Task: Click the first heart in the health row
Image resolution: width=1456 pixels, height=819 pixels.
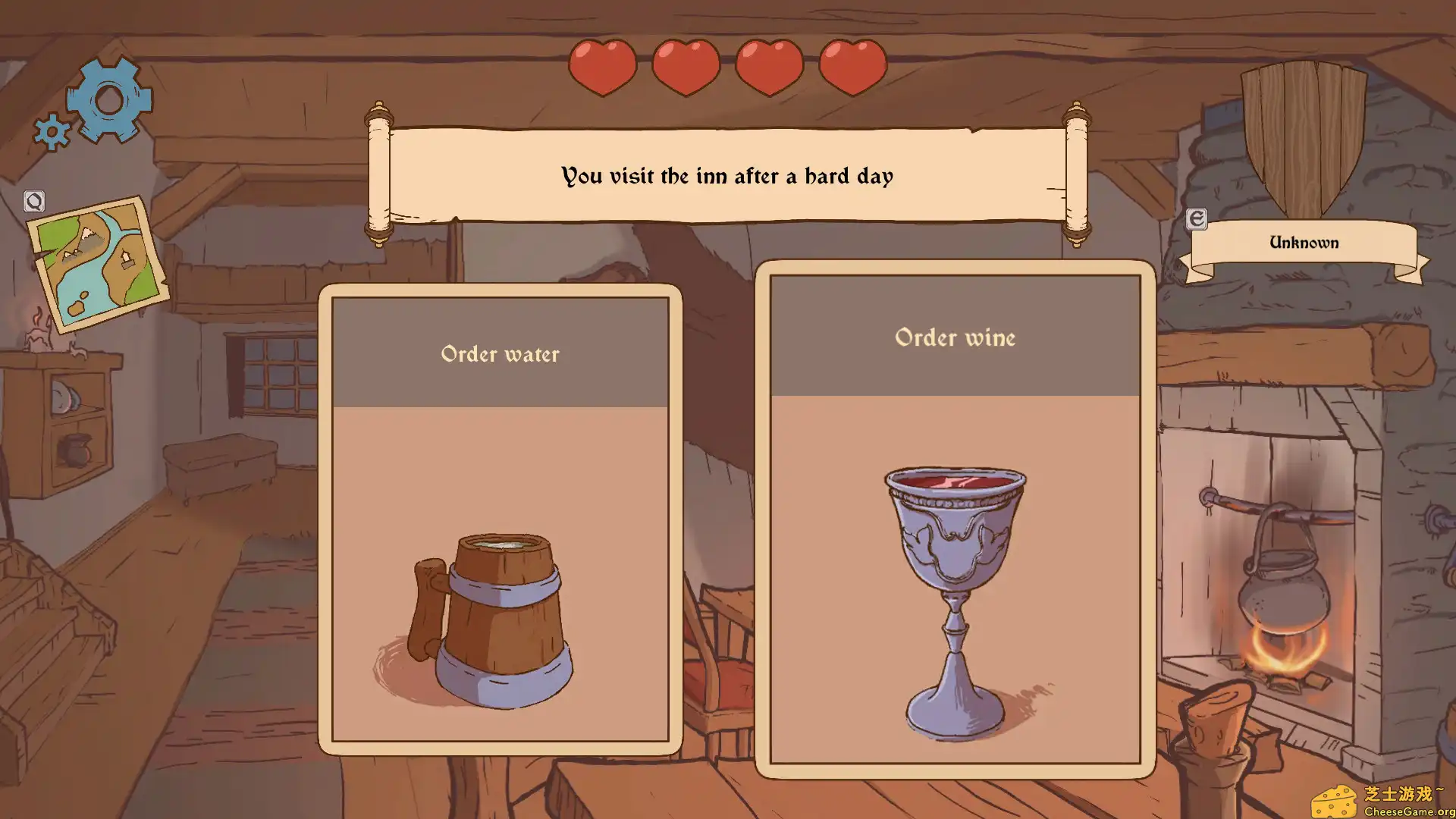Action: 603,67
